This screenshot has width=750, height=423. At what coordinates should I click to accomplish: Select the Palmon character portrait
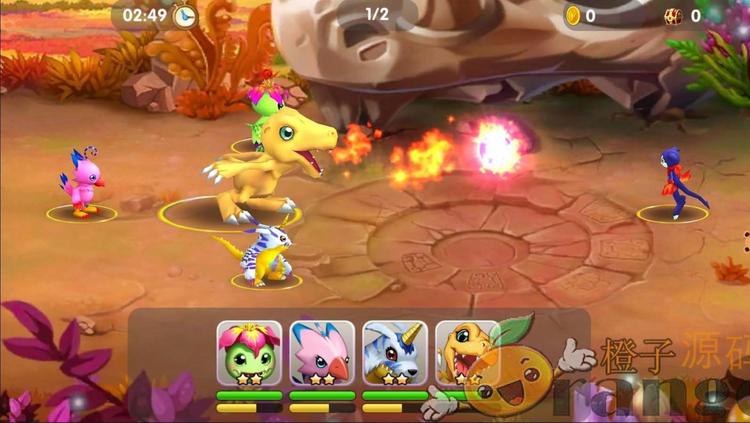pos(249,353)
